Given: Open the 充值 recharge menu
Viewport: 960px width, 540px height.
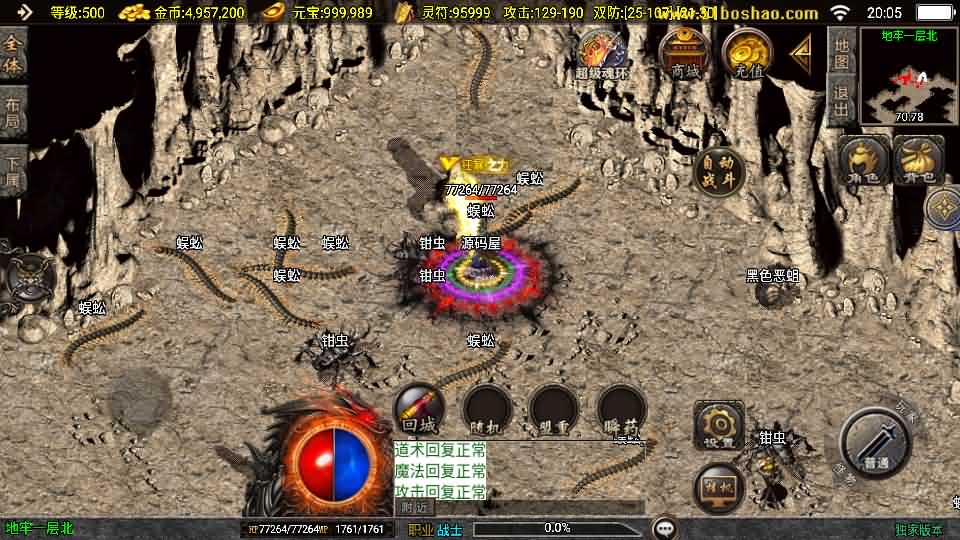Looking at the screenshot, I should coord(748,53).
